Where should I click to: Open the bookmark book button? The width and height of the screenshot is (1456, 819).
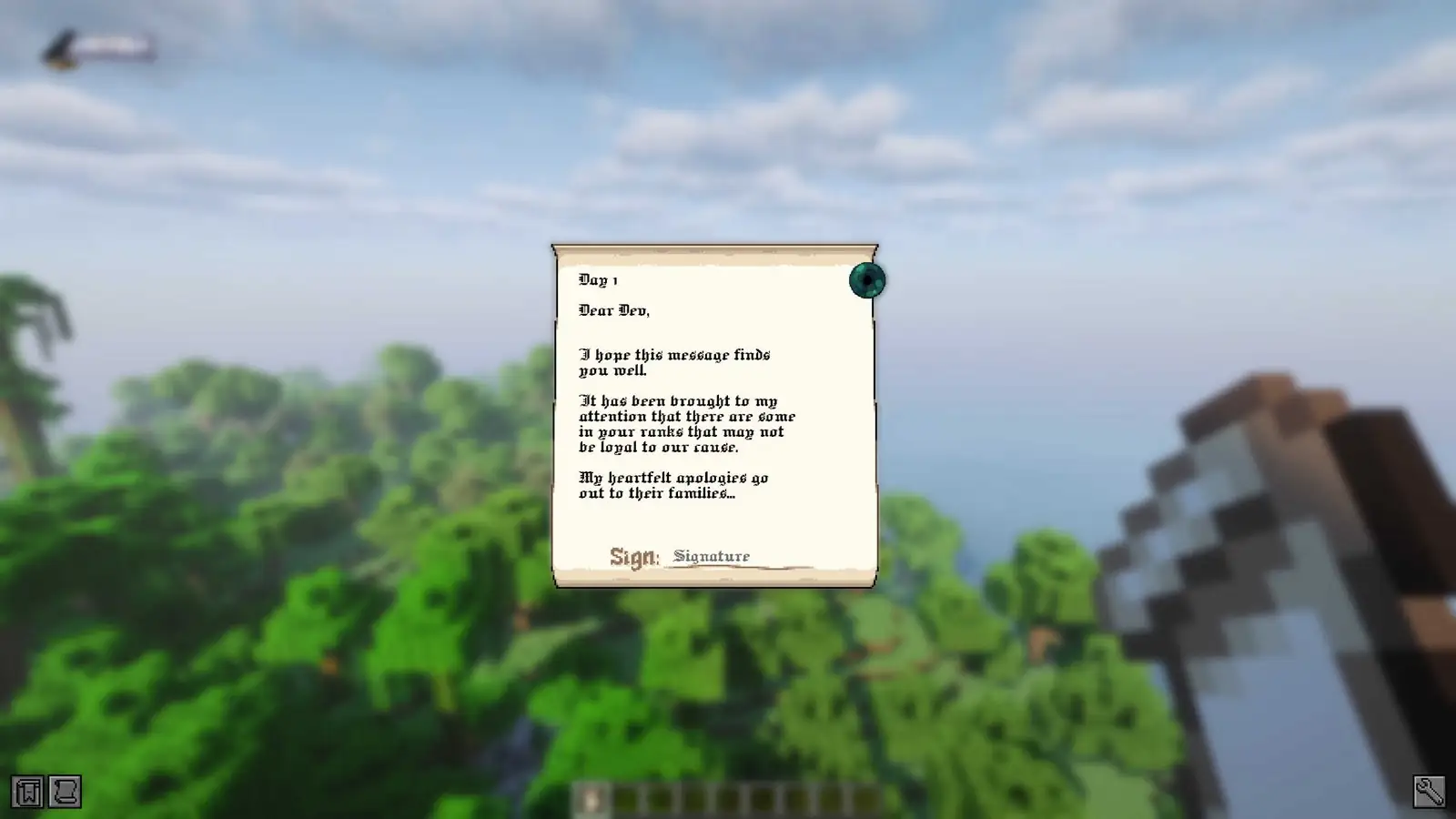click(x=27, y=792)
